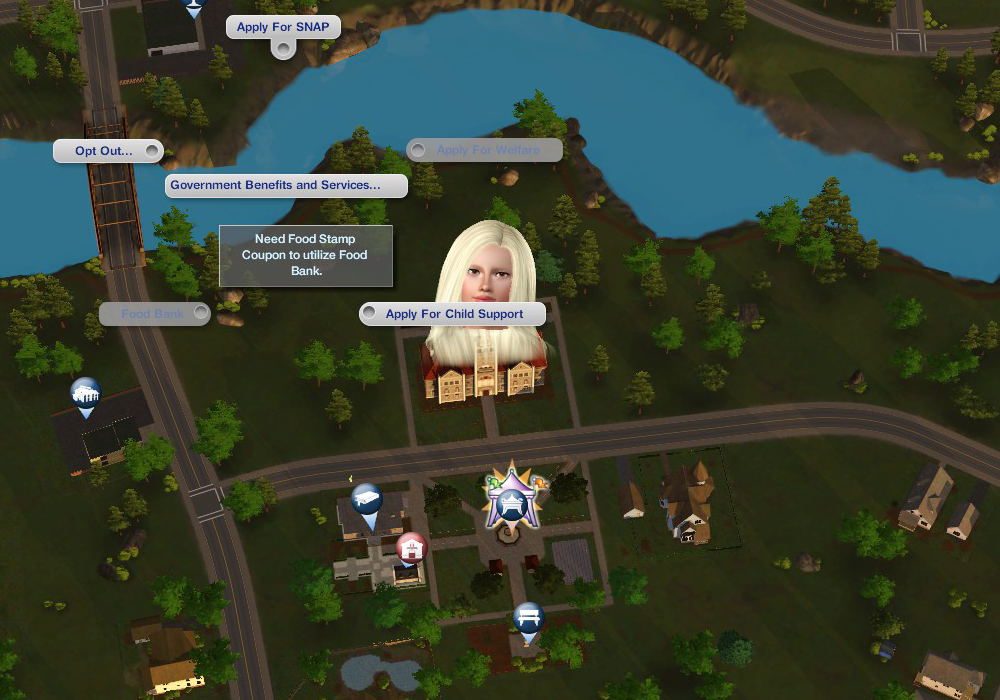1000x700 pixels.
Task: Pick Apply For Child Support
Action: coord(454,314)
